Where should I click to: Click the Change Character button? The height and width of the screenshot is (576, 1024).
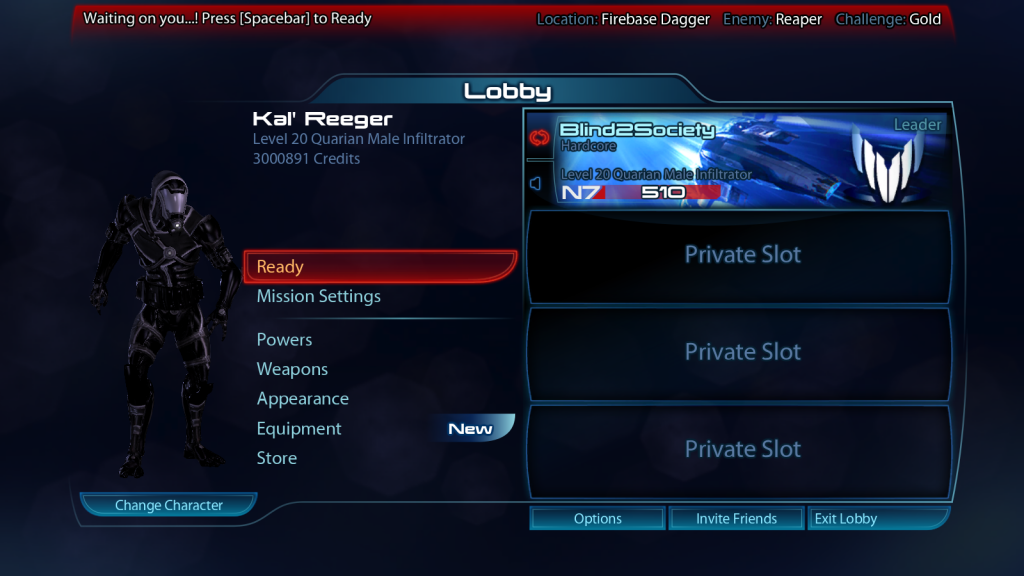(x=168, y=505)
